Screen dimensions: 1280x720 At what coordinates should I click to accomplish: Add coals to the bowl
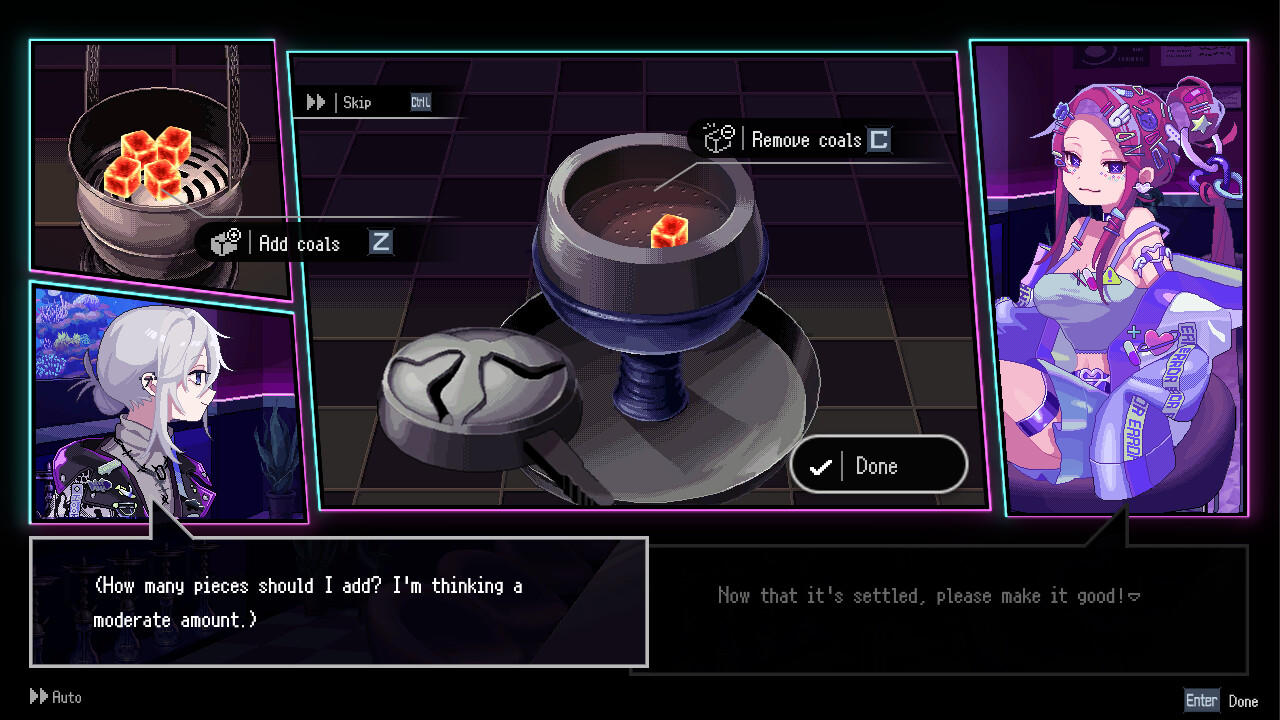pos(298,243)
